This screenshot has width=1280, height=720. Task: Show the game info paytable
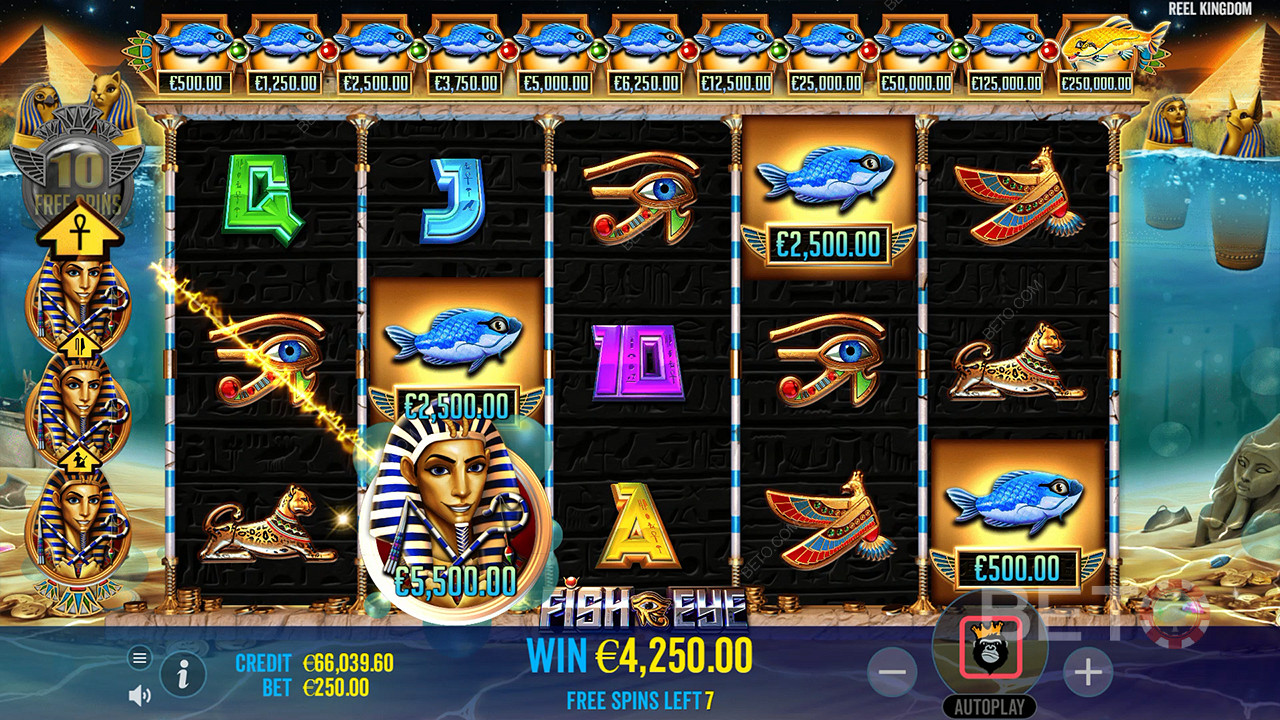pyautogui.click(x=183, y=677)
